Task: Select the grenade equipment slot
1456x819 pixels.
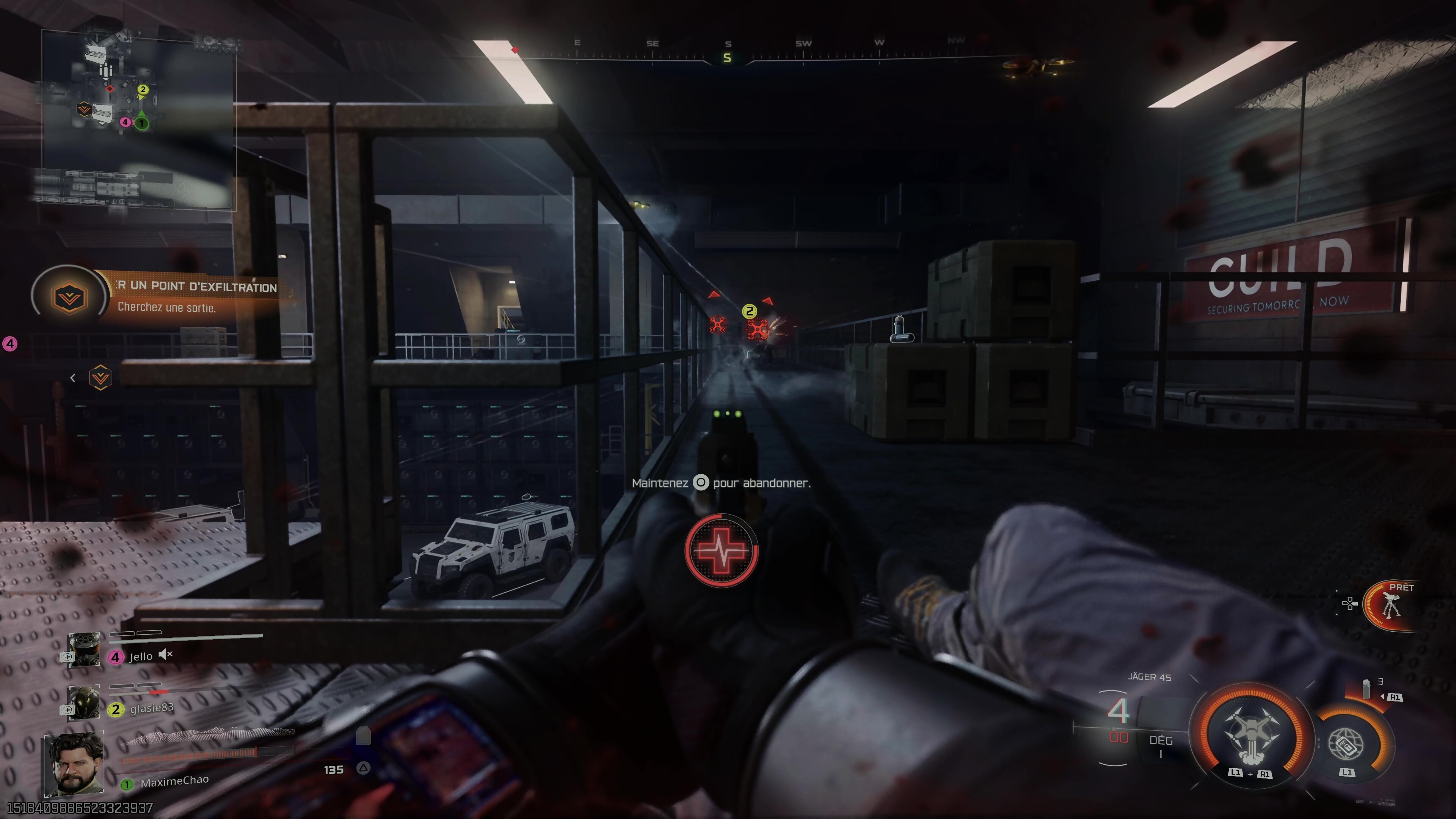Action: click(x=1367, y=690)
